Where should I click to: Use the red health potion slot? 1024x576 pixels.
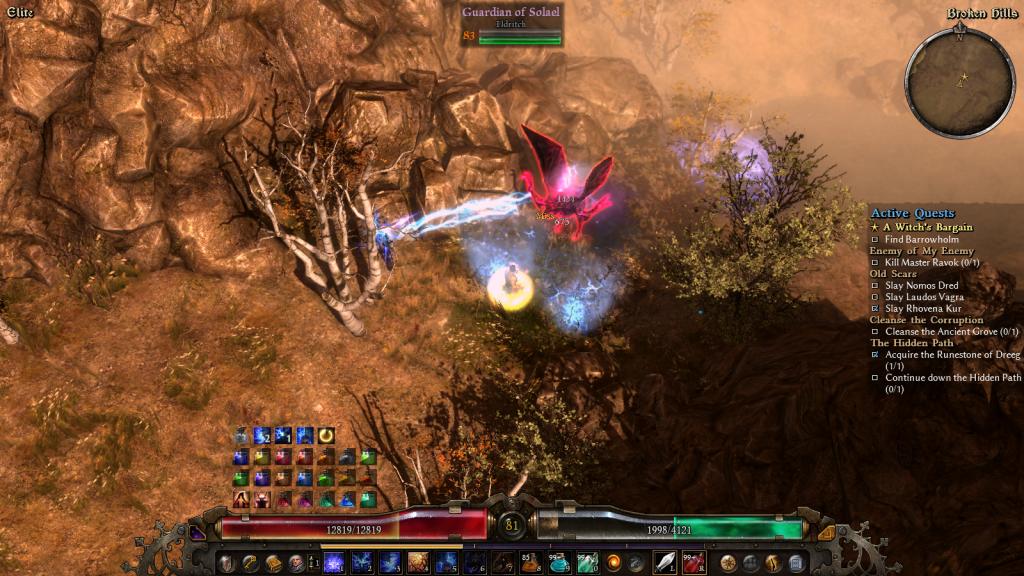[693, 562]
